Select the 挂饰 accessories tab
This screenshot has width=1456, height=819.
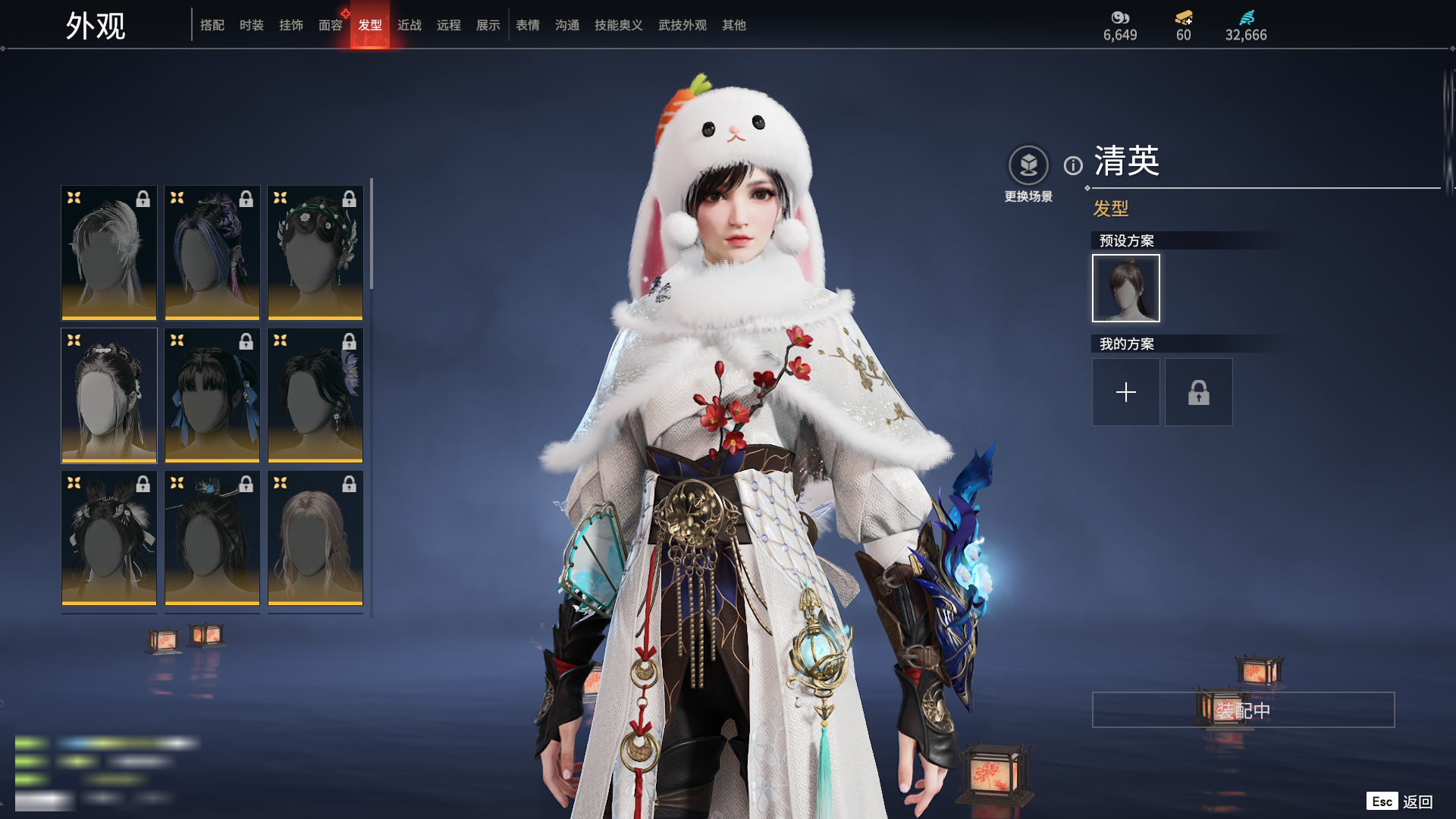(291, 25)
